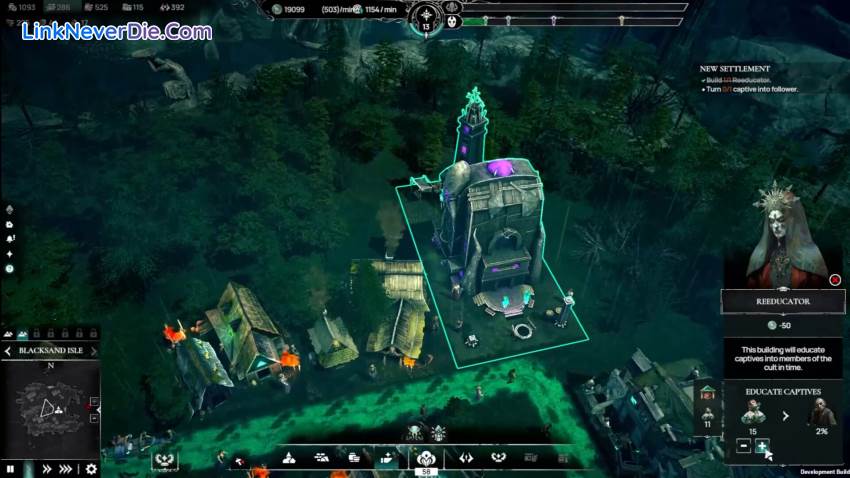Visit the LinkNeverDie.Com watermark link

[117, 31]
